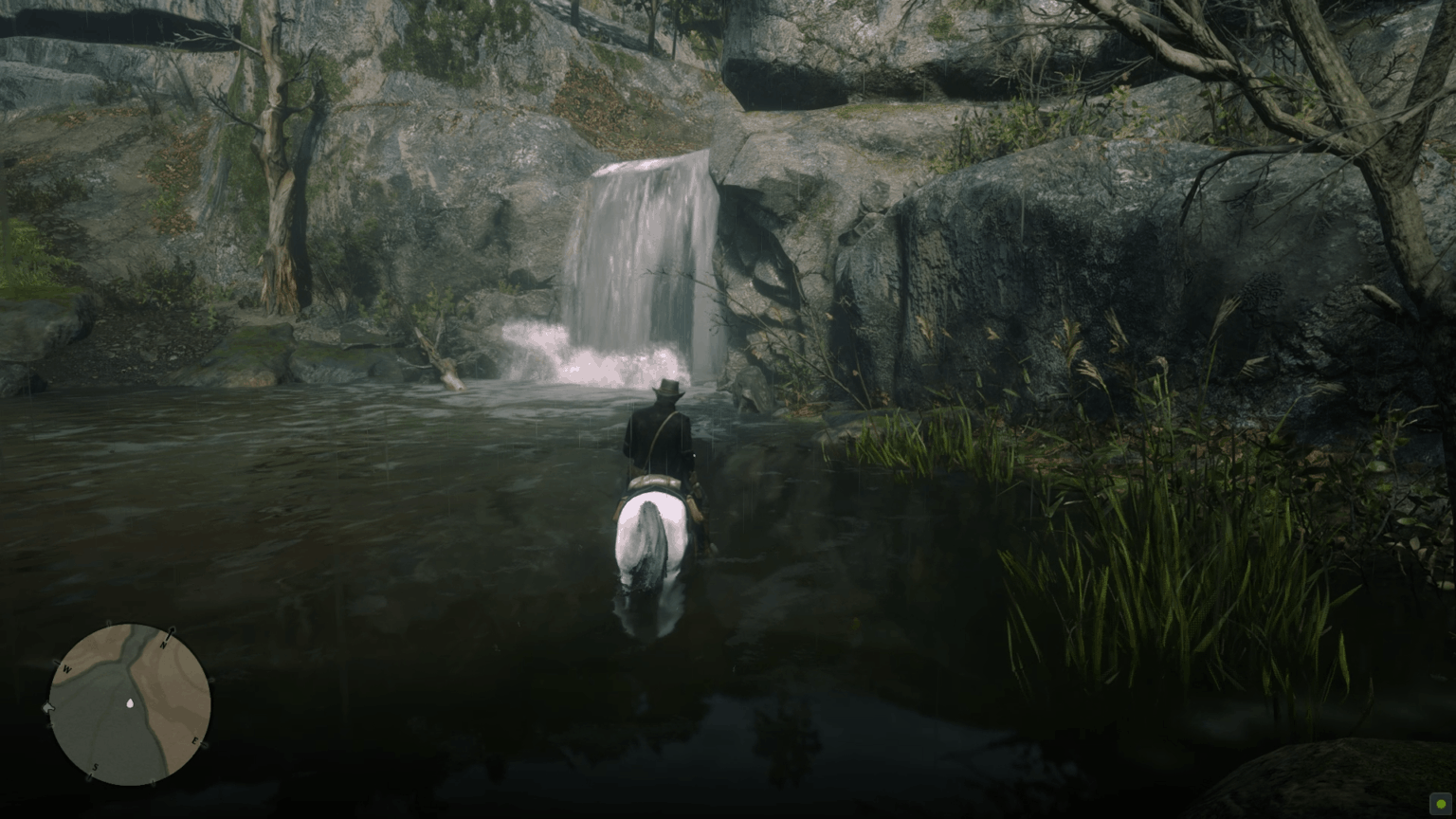Click the north compass arrow tip
Screen dimensions: 1456x819
pos(172,629)
